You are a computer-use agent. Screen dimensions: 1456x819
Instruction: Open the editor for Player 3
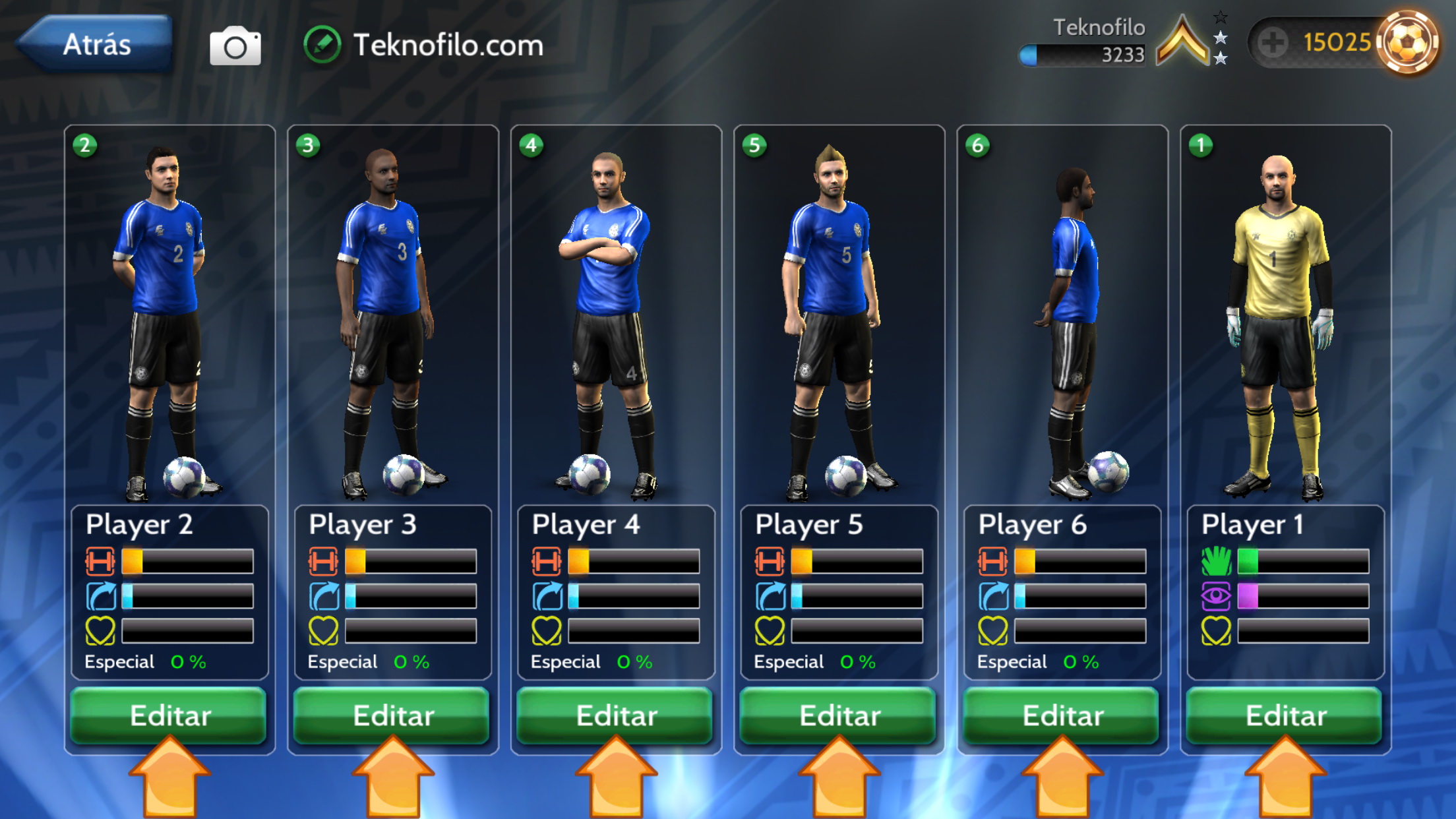point(393,715)
